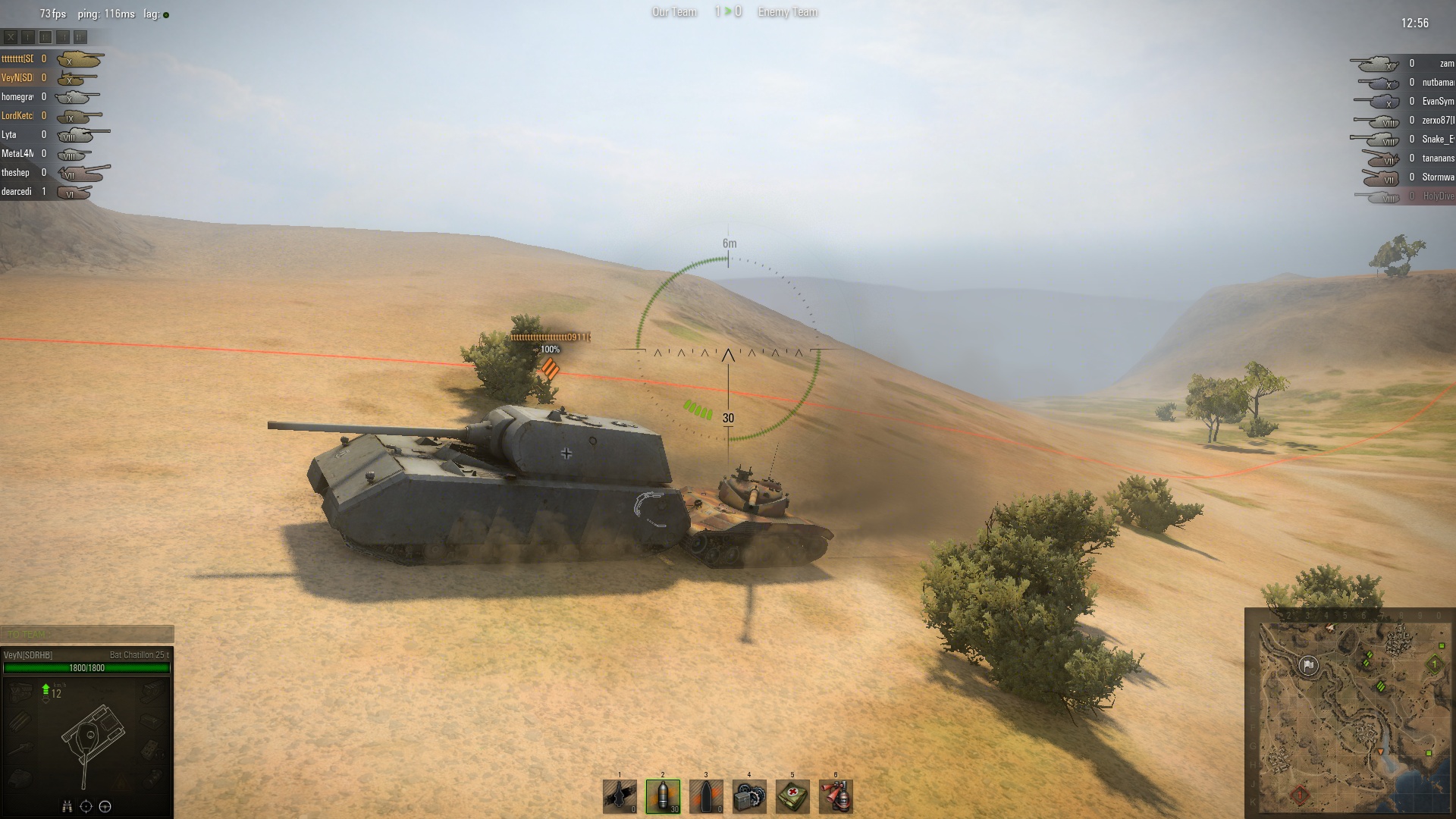
Task: Select the first shell slot in the hotbar
Action: (x=620, y=796)
